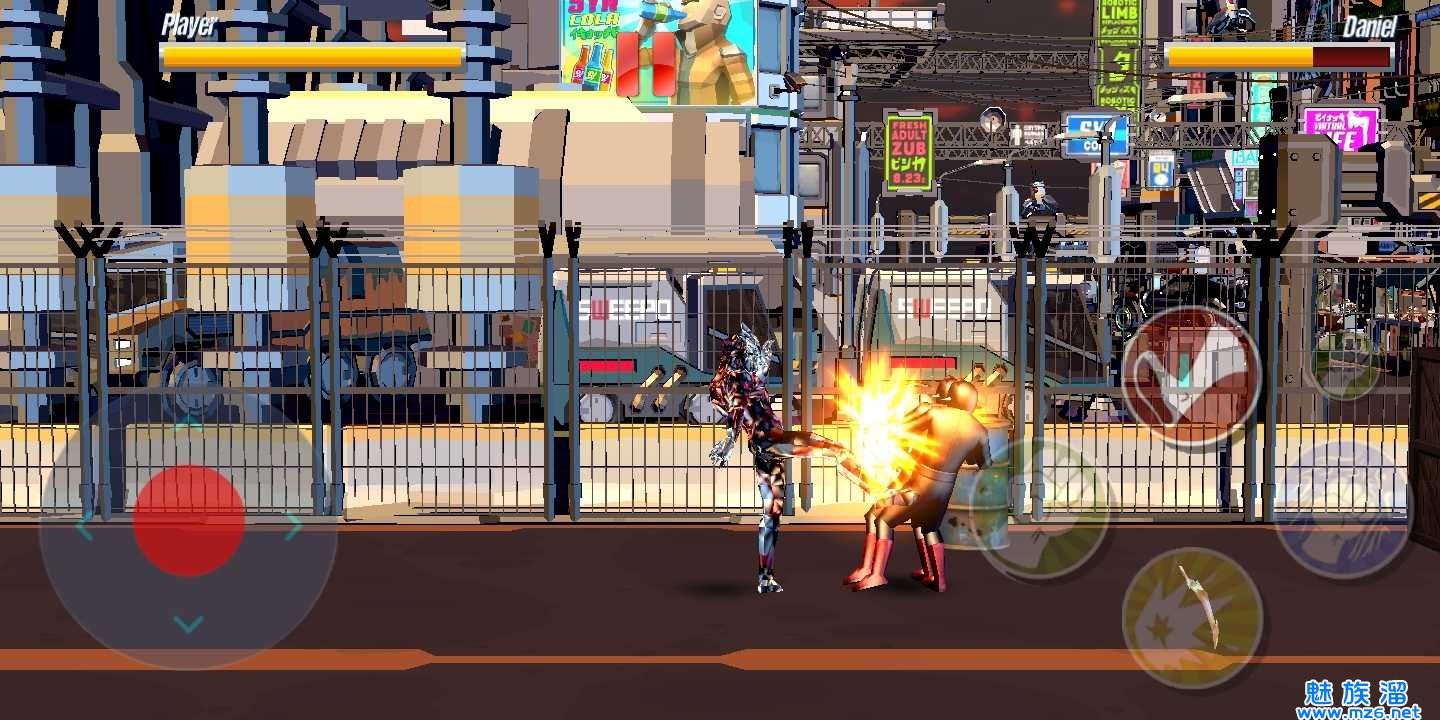Tap the small faded green skill button

[1343, 362]
